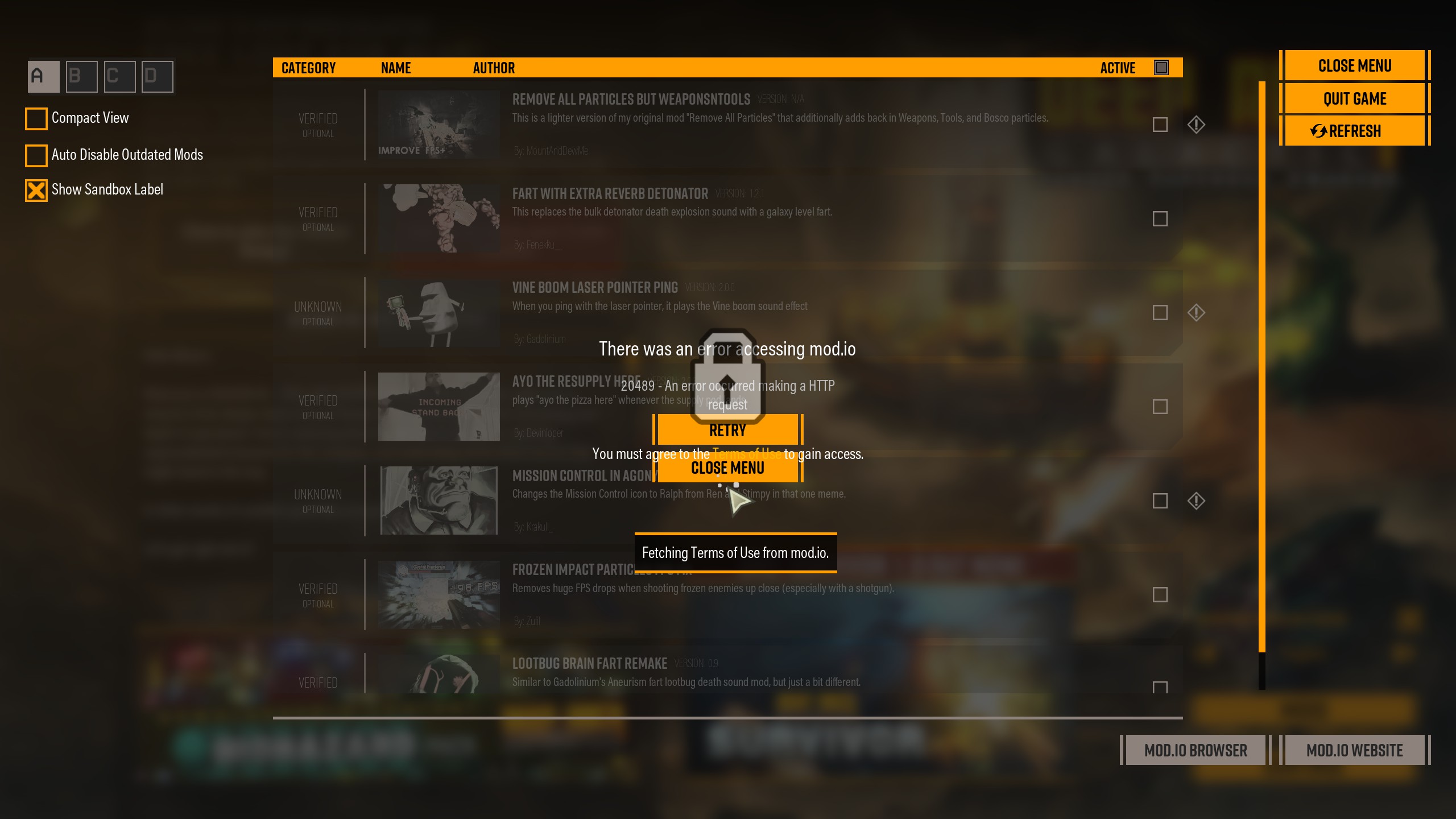This screenshot has width=1456, height=819.
Task: Close the mod menu from top-right
Action: click(x=1354, y=66)
